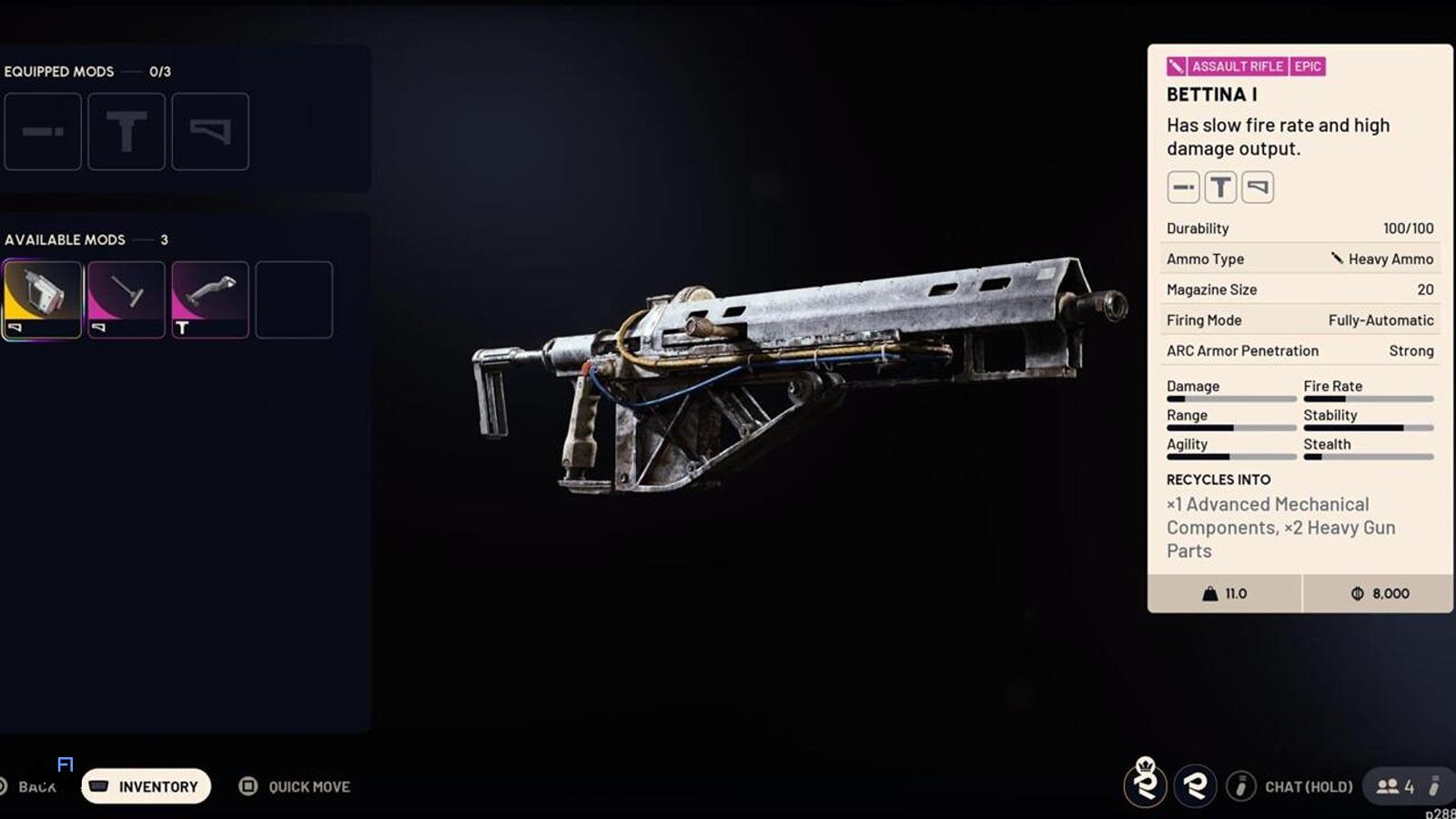Pick the curved grip mod
Image resolution: width=1456 pixels, height=819 pixels.
(210, 299)
